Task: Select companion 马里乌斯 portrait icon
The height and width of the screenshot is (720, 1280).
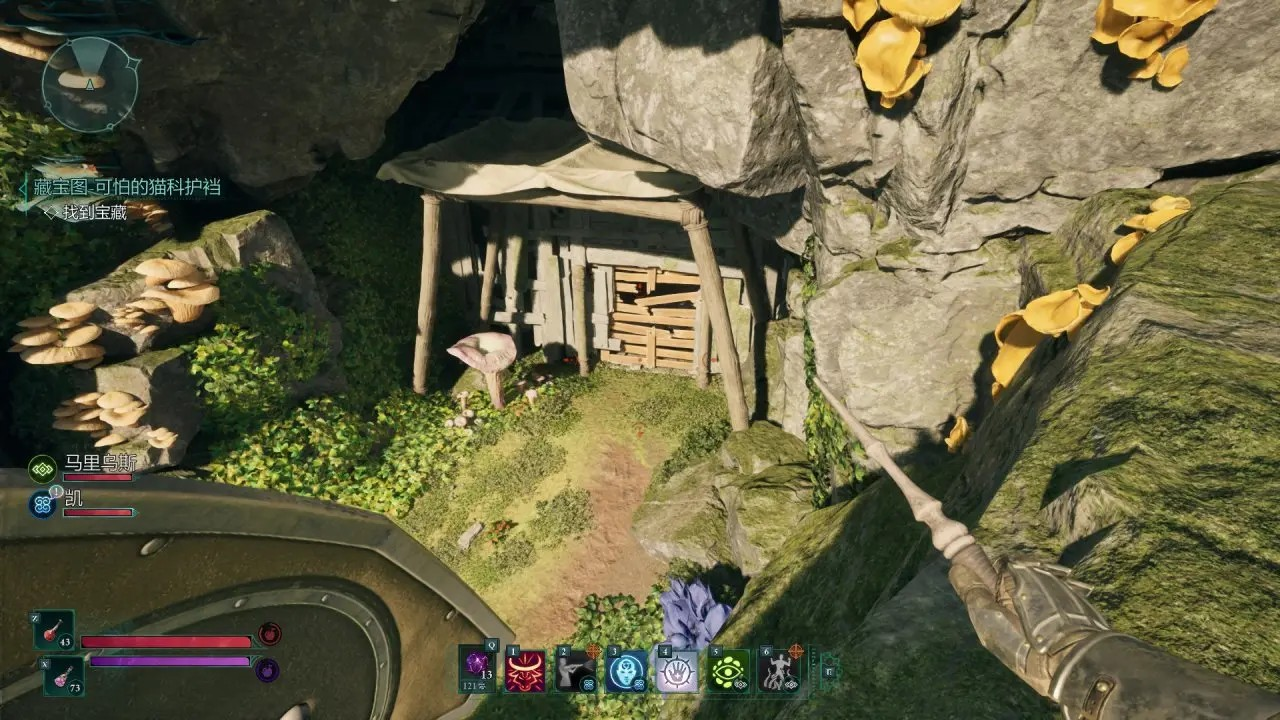Action: (42, 467)
